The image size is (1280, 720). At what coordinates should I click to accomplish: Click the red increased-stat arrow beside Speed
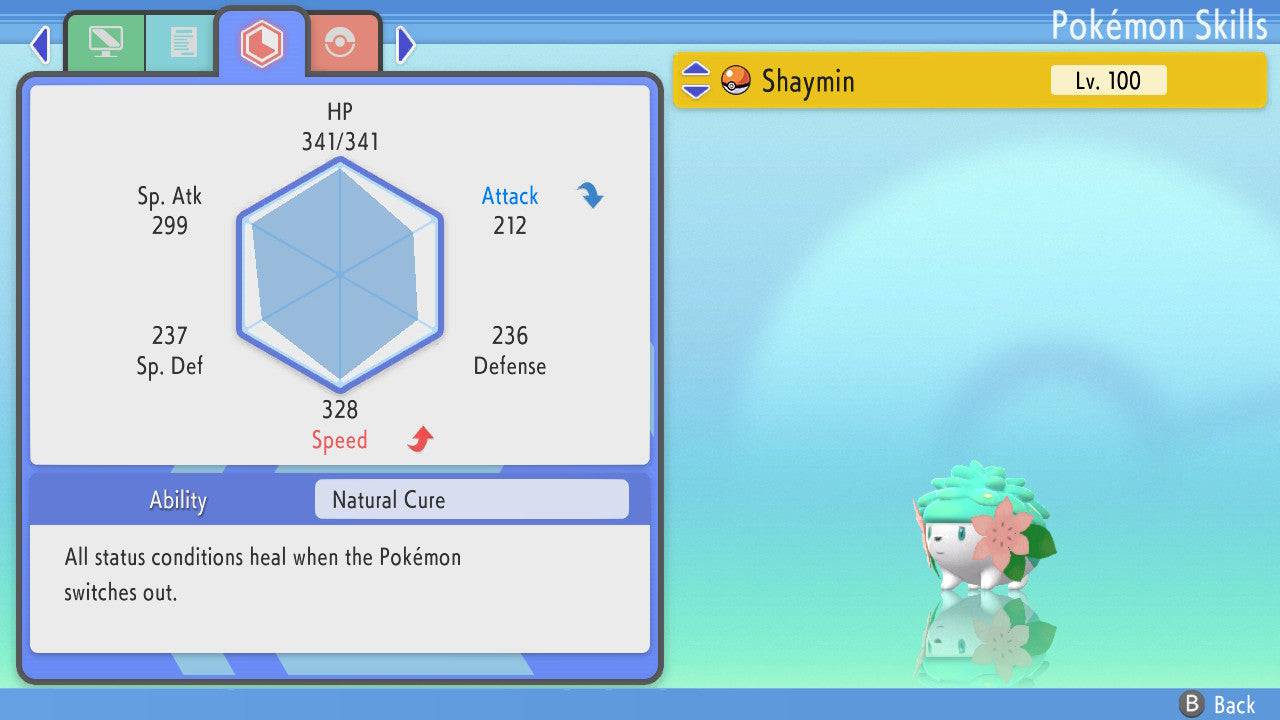coord(417,438)
